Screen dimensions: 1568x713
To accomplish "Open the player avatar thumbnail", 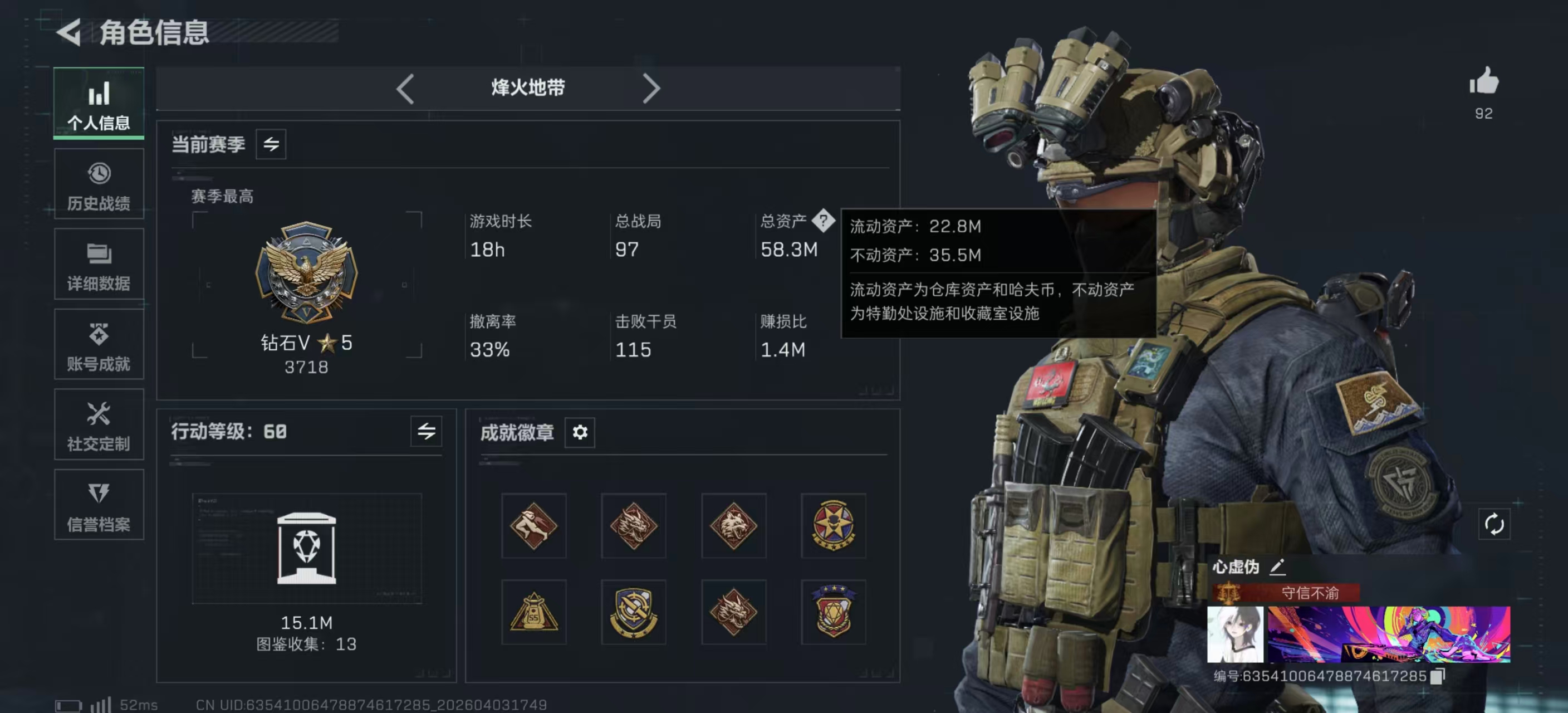I will point(1235,641).
